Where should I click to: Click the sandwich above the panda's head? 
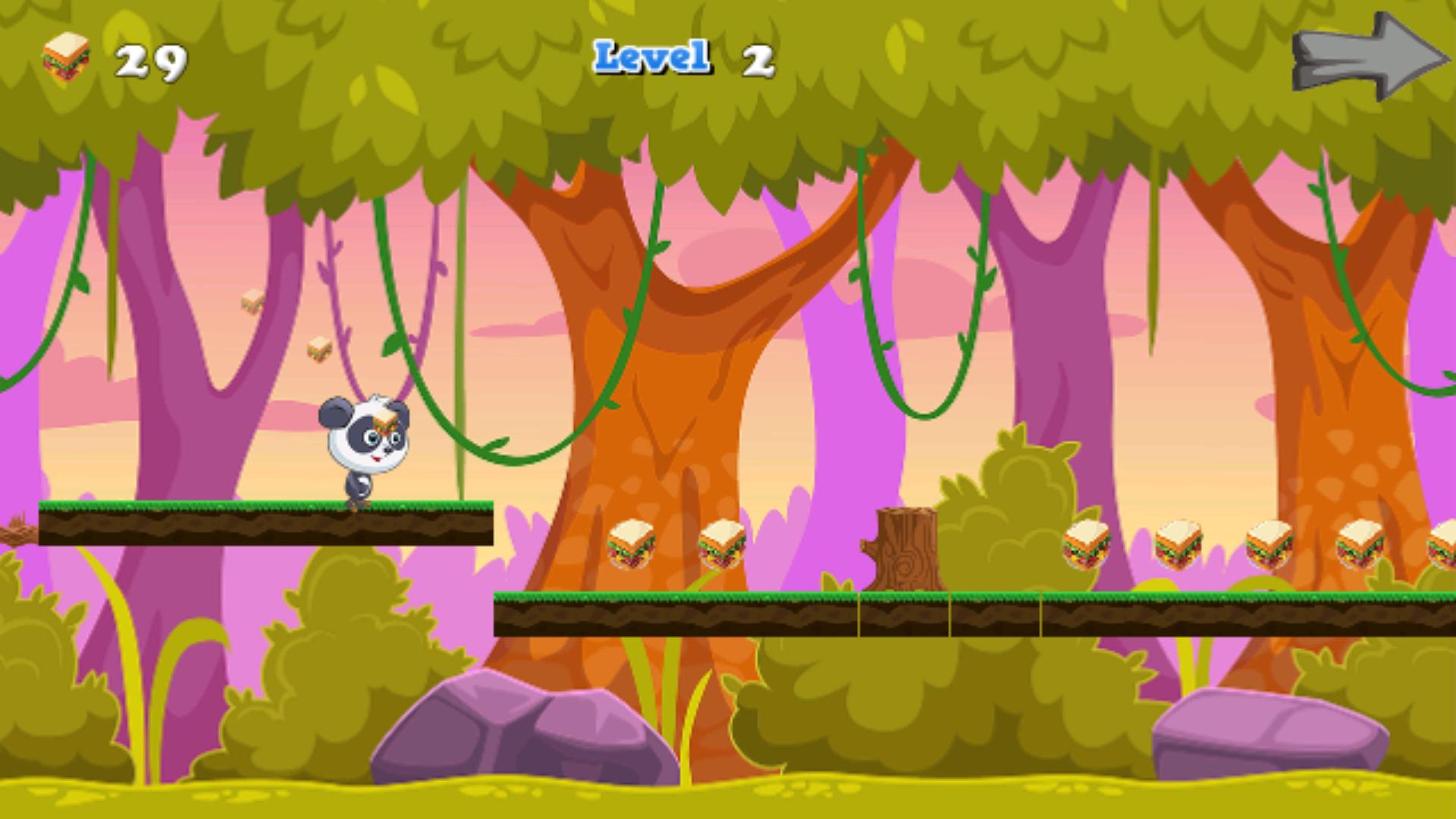tap(385, 419)
